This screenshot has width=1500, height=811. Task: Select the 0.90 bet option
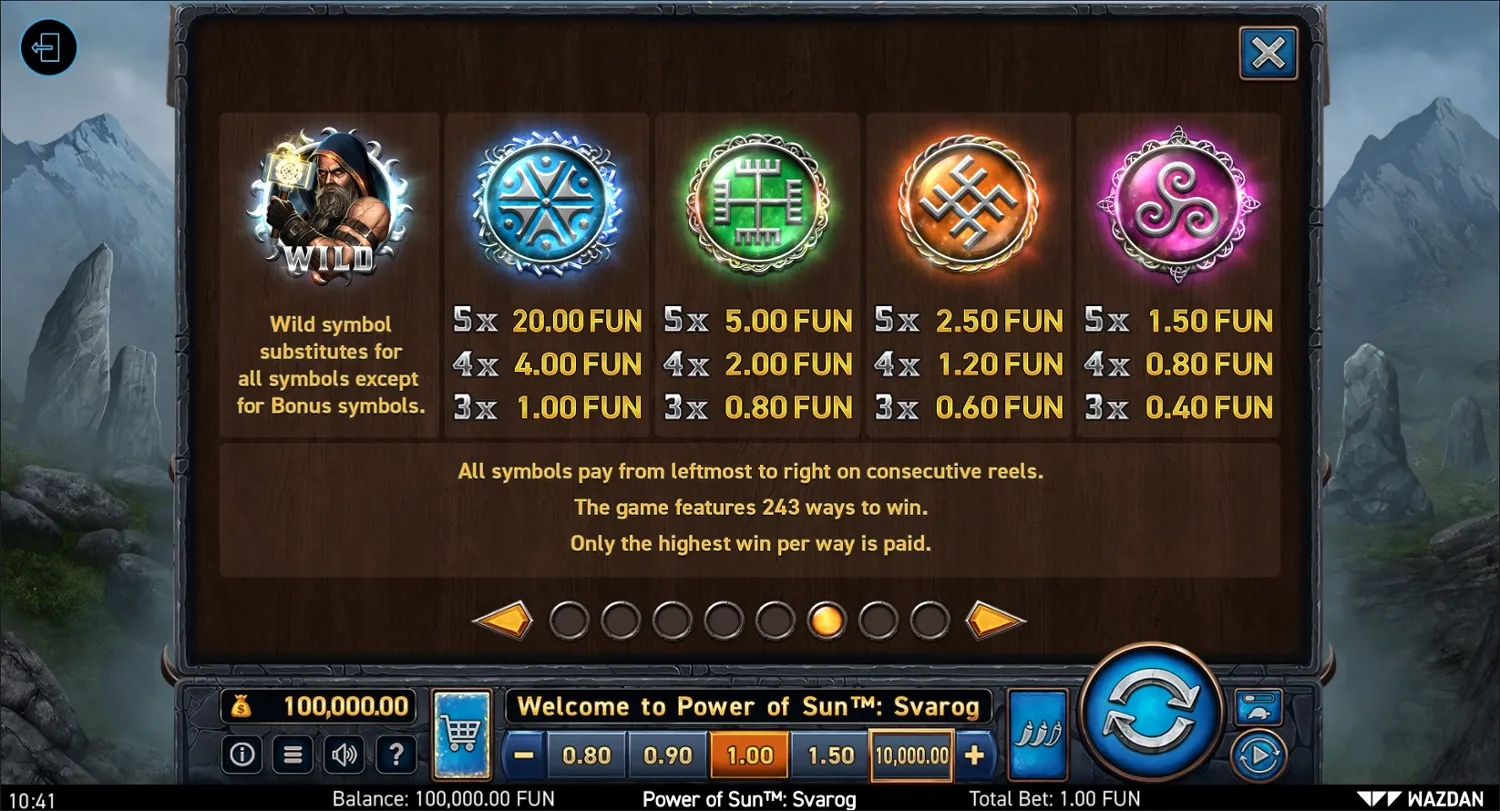[x=668, y=755]
